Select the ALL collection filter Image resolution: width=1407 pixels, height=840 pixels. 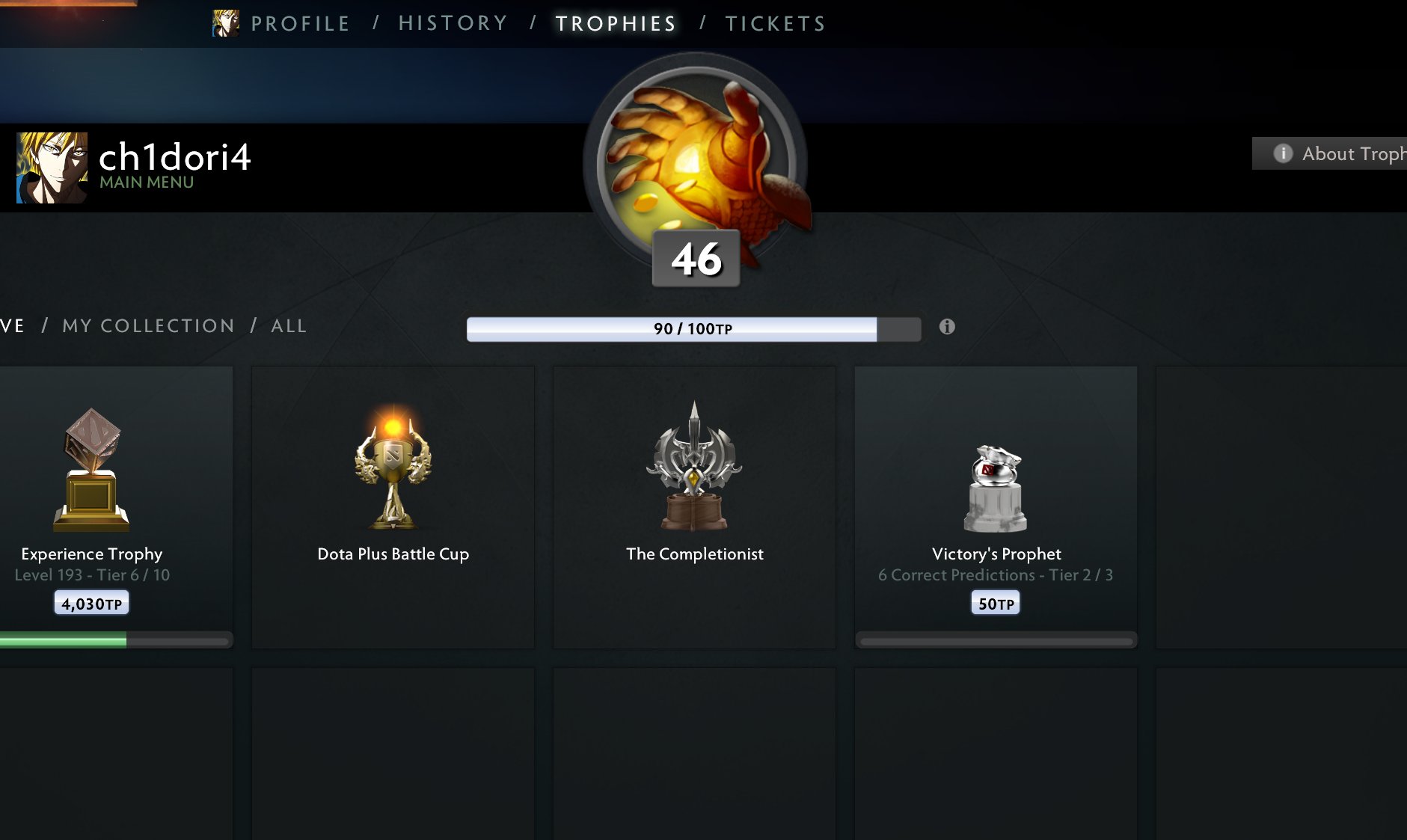tap(287, 325)
